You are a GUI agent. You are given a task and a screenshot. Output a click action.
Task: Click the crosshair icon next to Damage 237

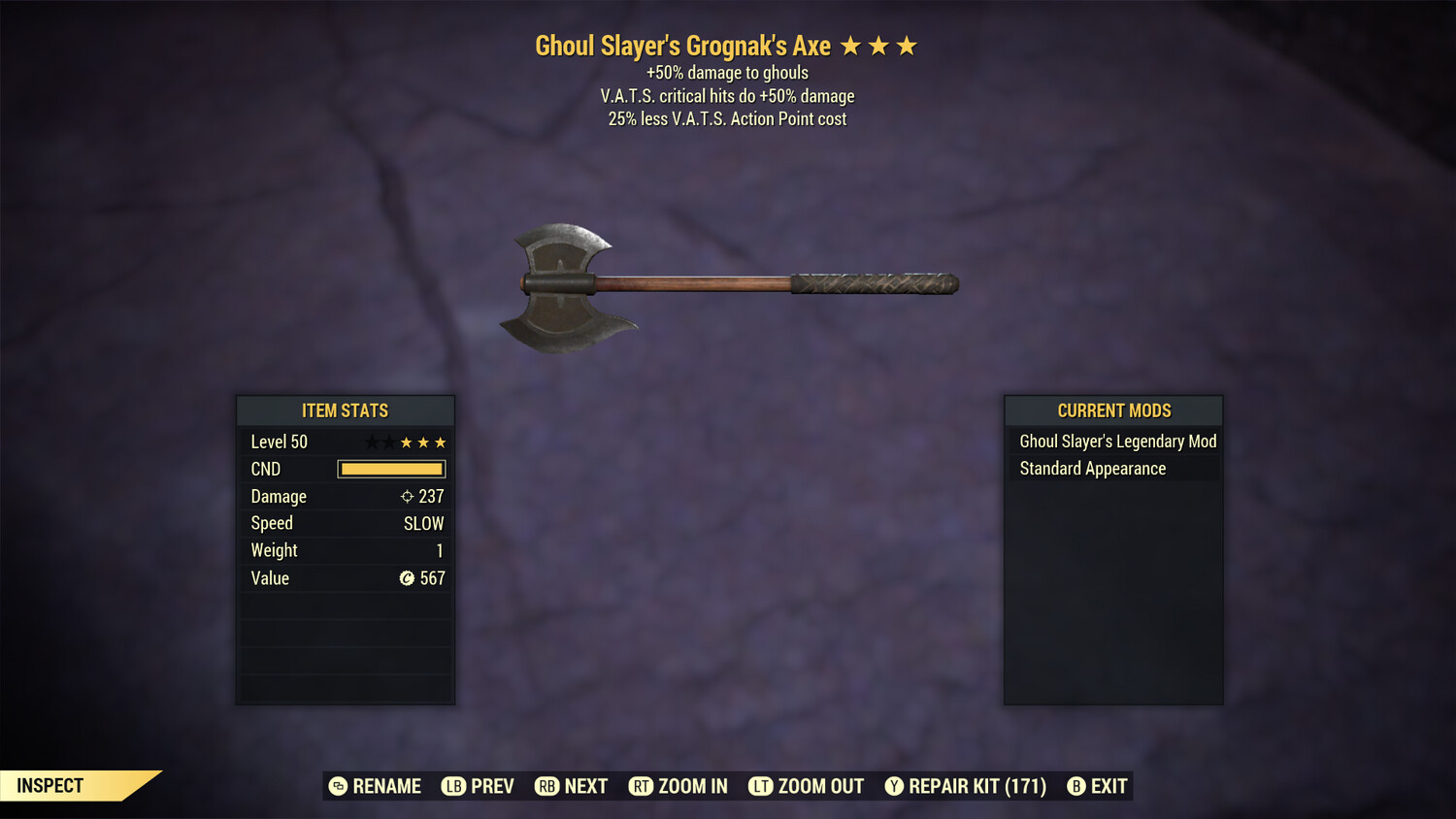[x=407, y=496]
